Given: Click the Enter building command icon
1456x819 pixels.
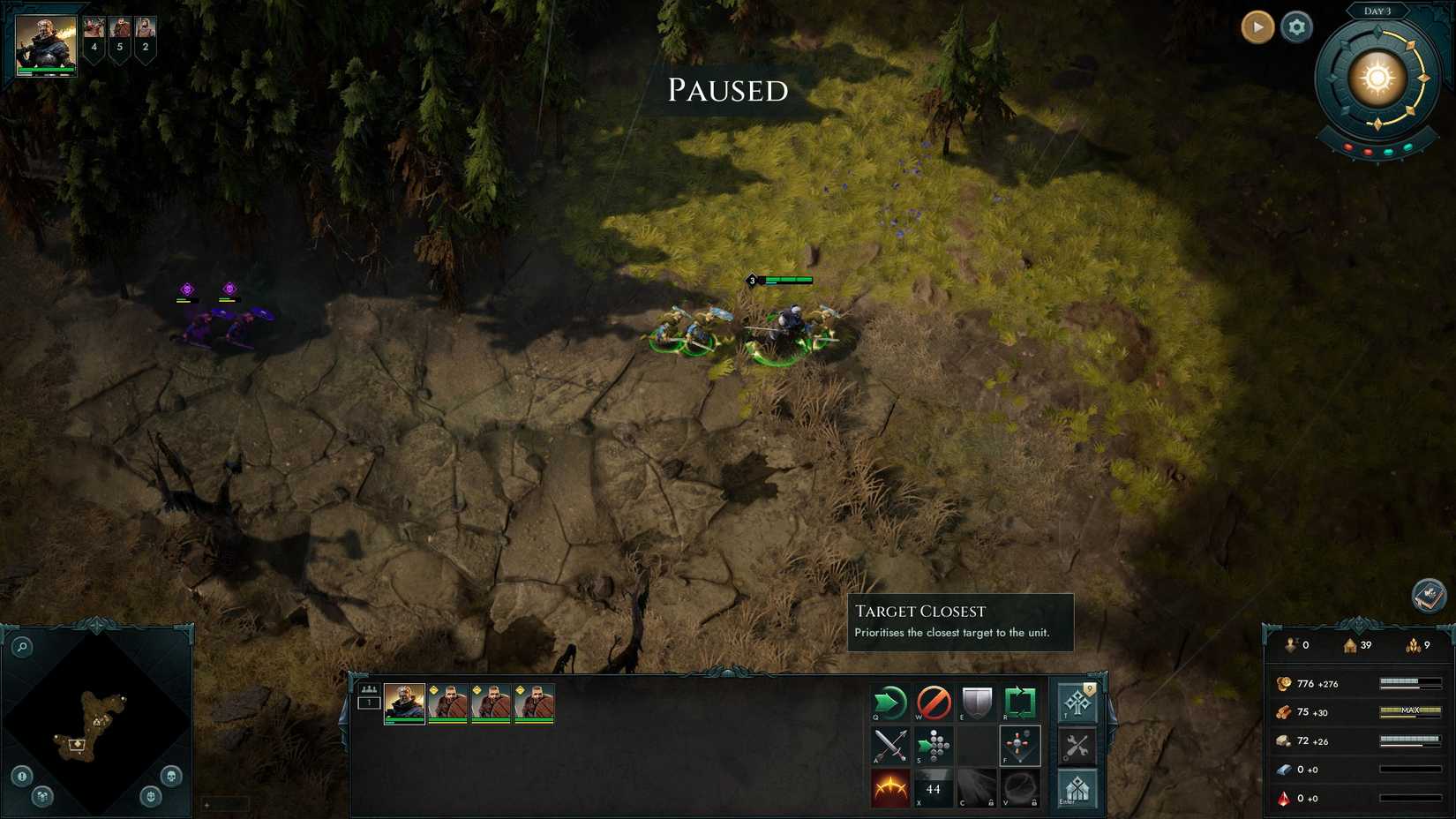Looking at the screenshot, I should pos(1078,790).
